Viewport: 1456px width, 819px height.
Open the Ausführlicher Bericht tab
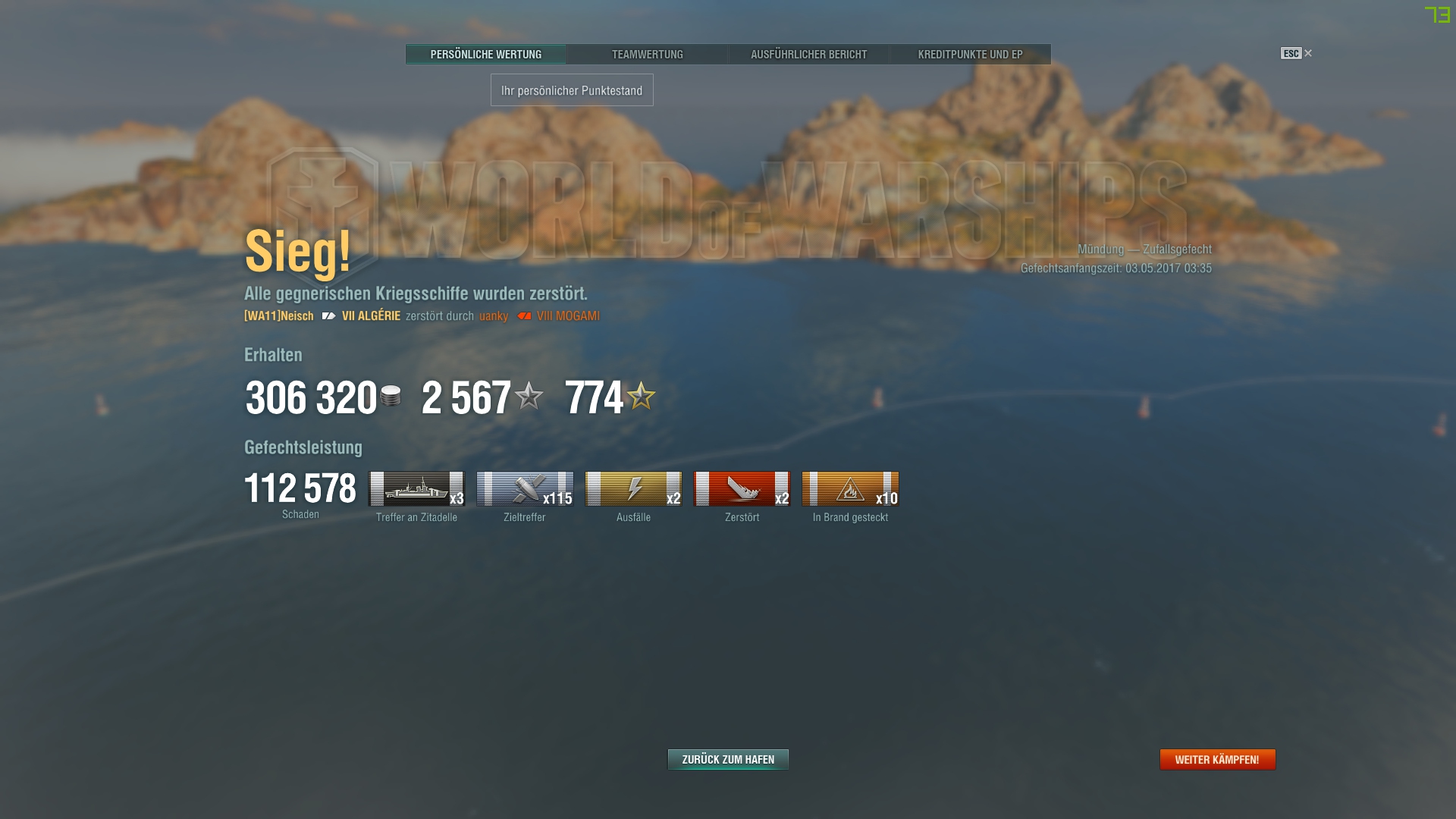coord(808,54)
